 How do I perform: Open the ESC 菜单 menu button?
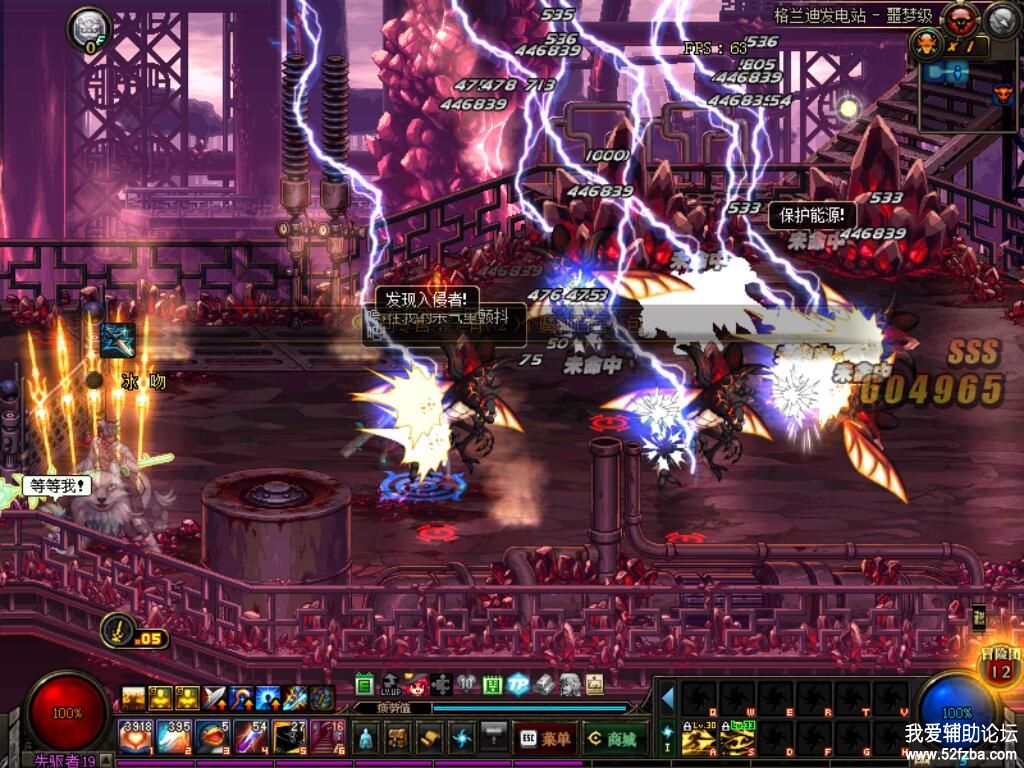[546, 739]
